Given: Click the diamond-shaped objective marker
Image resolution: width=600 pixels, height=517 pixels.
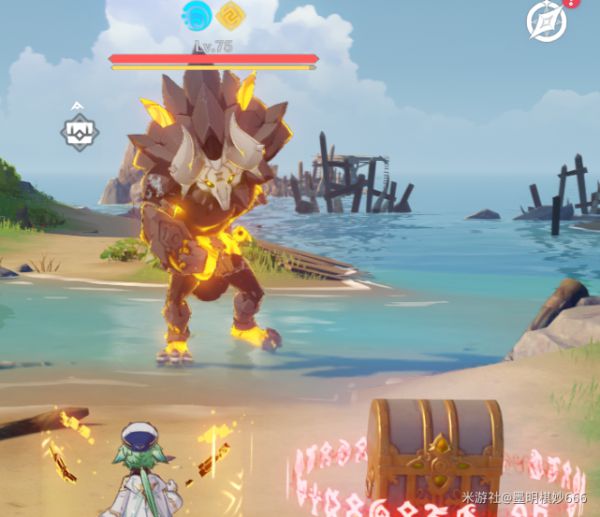Looking at the screenshot, I should point(78,132).
